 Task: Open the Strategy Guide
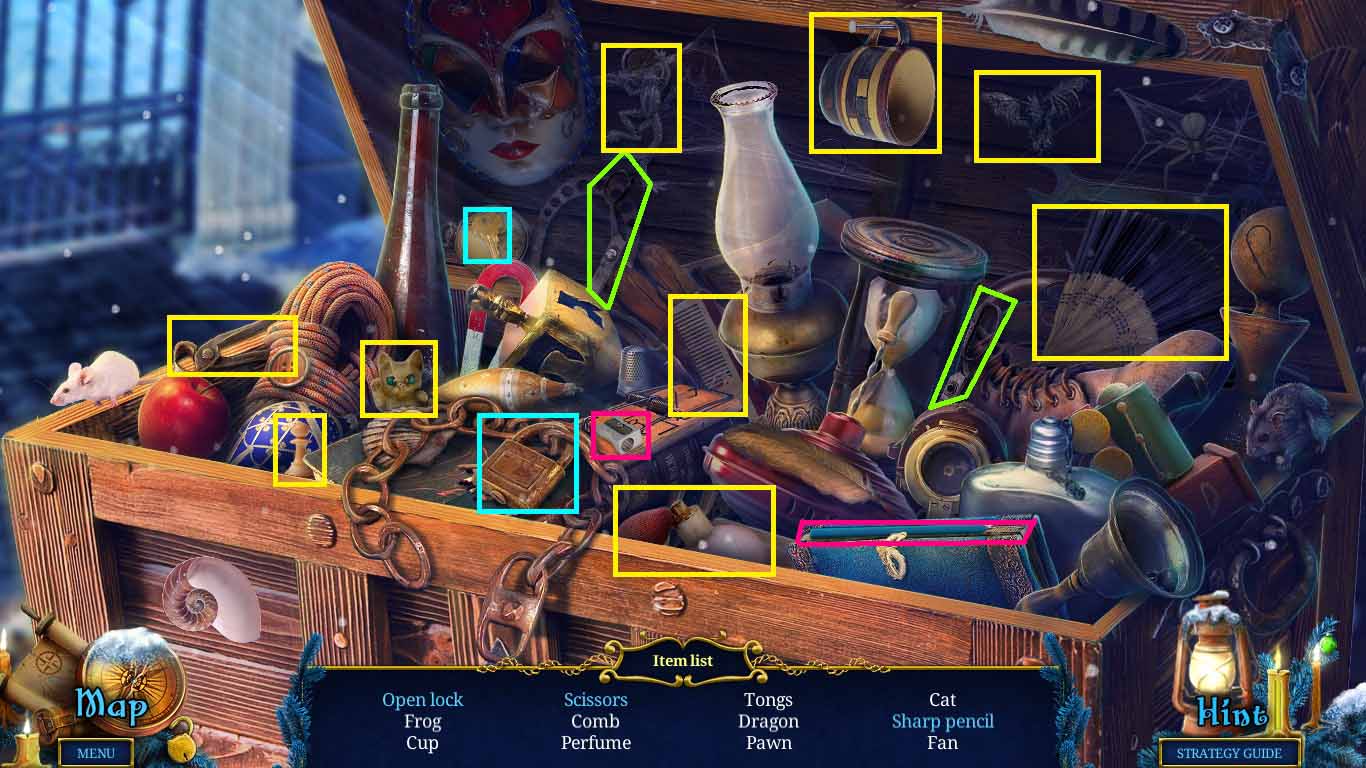pyautogui.click(x=1229, y=753)
